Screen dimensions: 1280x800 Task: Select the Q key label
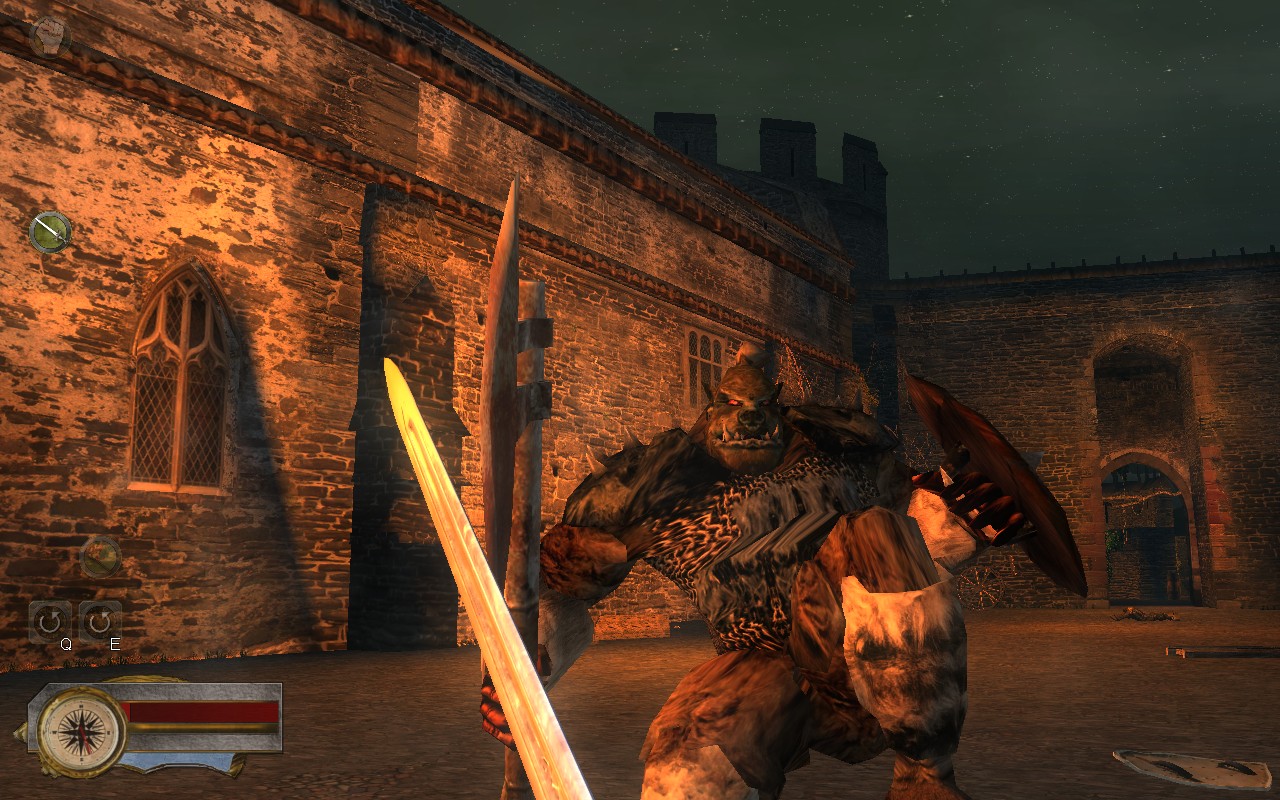point(65,643)
